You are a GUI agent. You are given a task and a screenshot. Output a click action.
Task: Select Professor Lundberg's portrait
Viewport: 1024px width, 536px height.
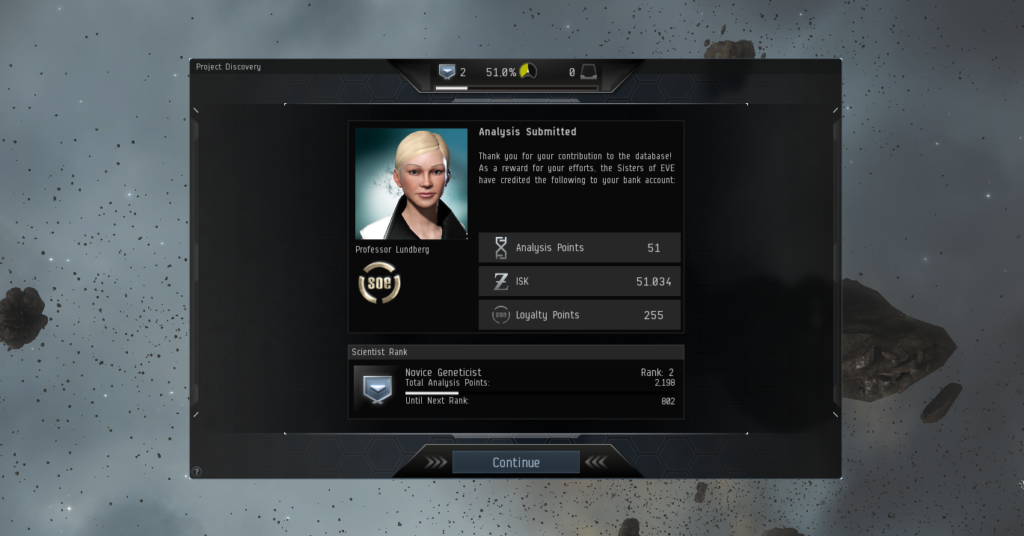click(411, 184)
